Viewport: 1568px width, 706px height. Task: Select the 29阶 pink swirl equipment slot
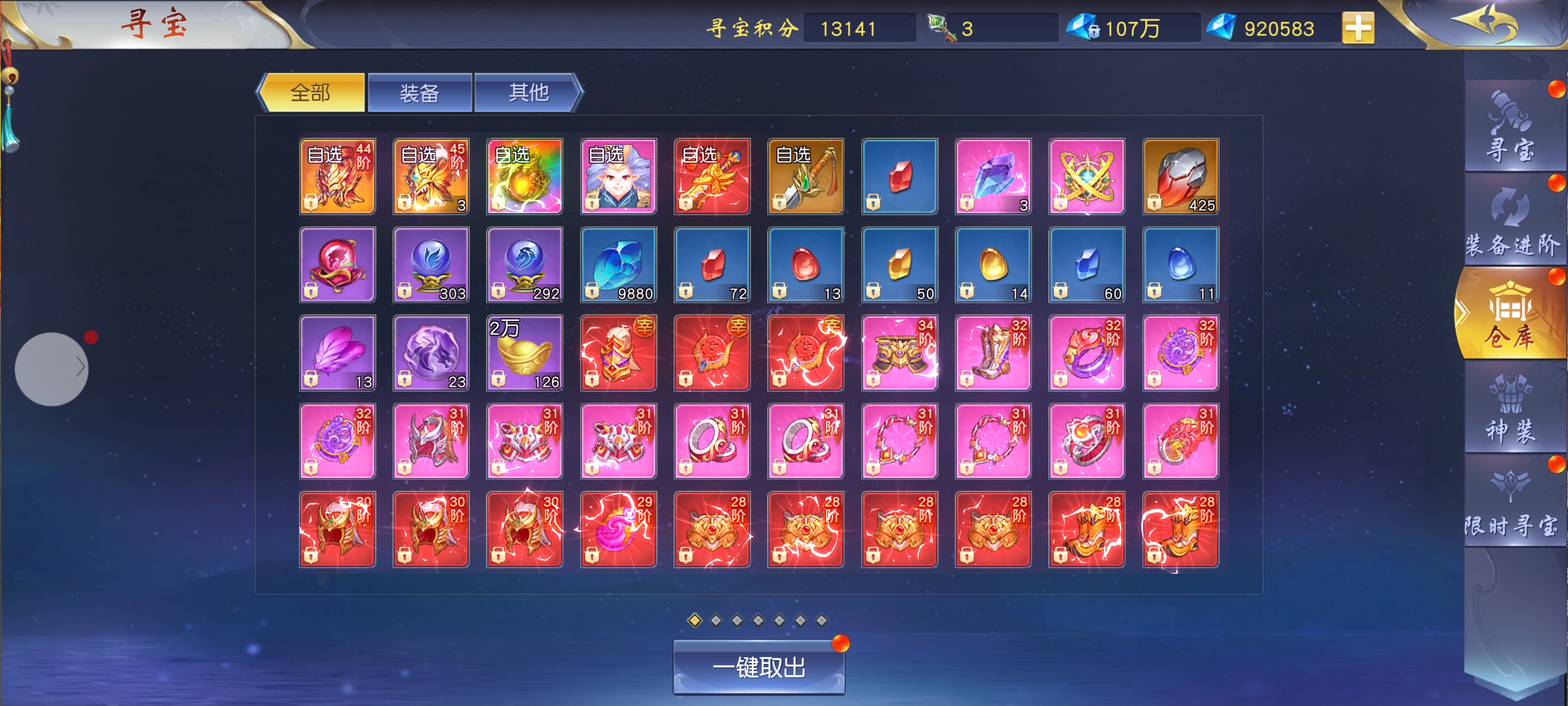(x=618, y=529)
